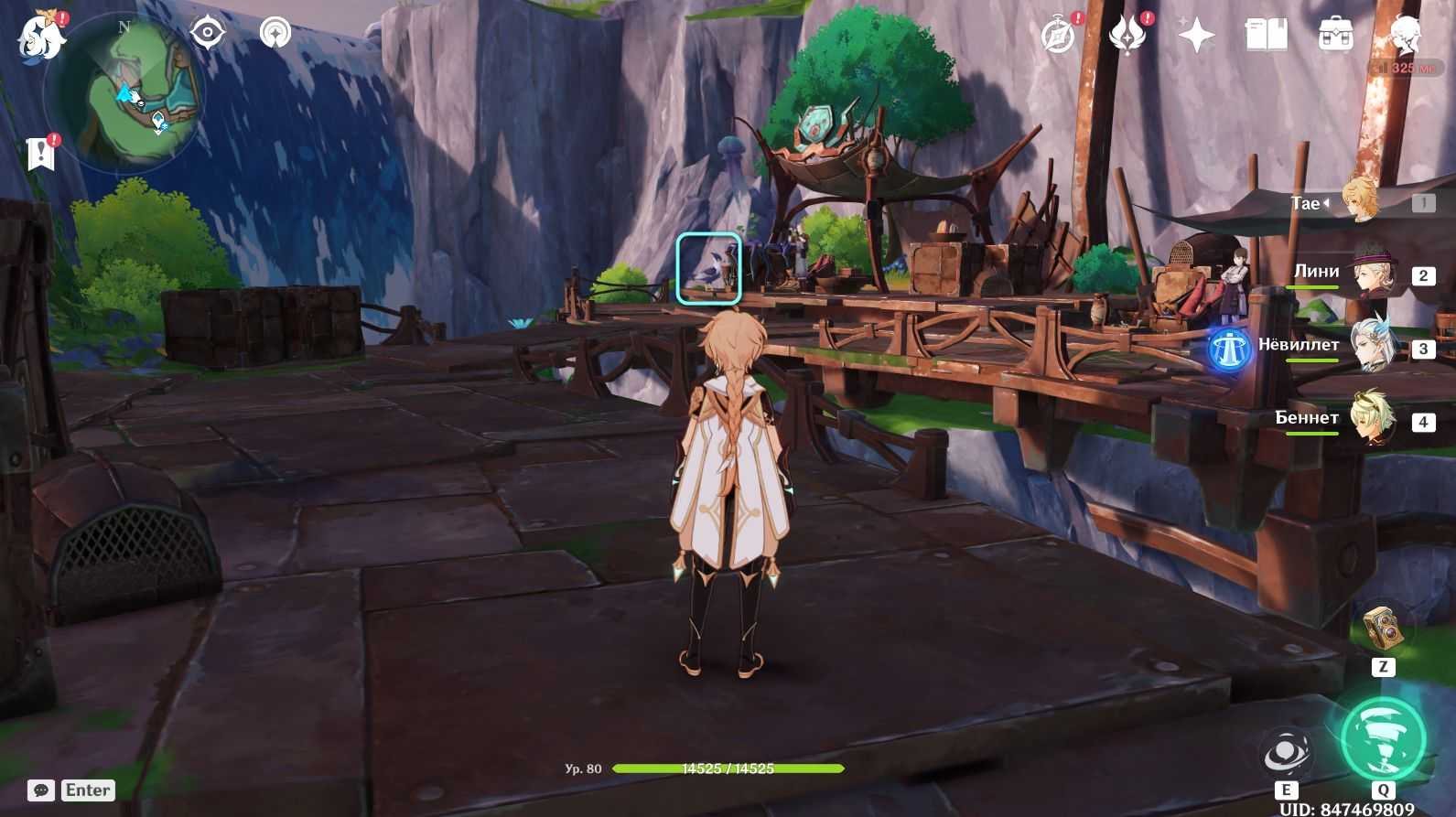
Task: Switch to party member Беннет
Action: tap(1368, 420)
